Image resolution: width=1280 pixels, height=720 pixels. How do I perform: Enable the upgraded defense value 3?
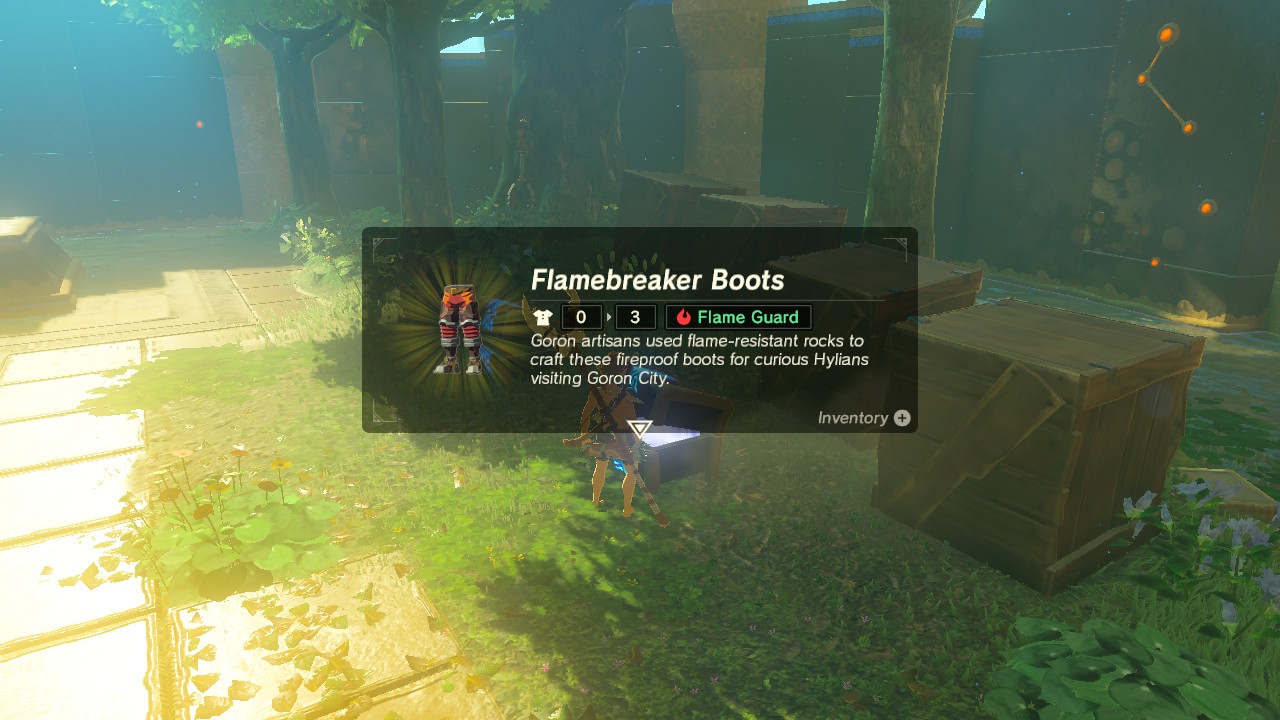click(x=634, y=317)
